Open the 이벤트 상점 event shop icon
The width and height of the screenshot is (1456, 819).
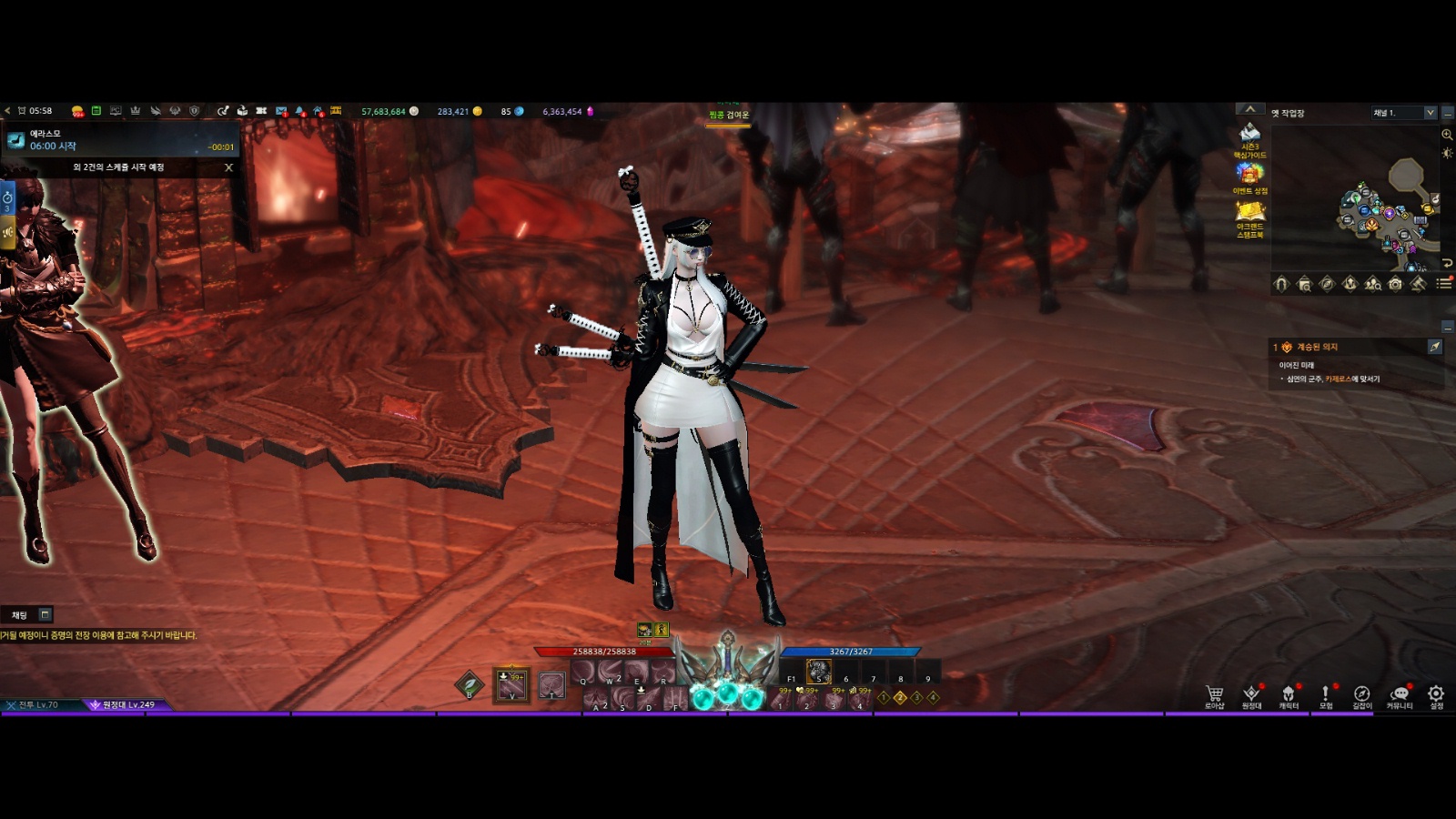[x=1249, y=177]
